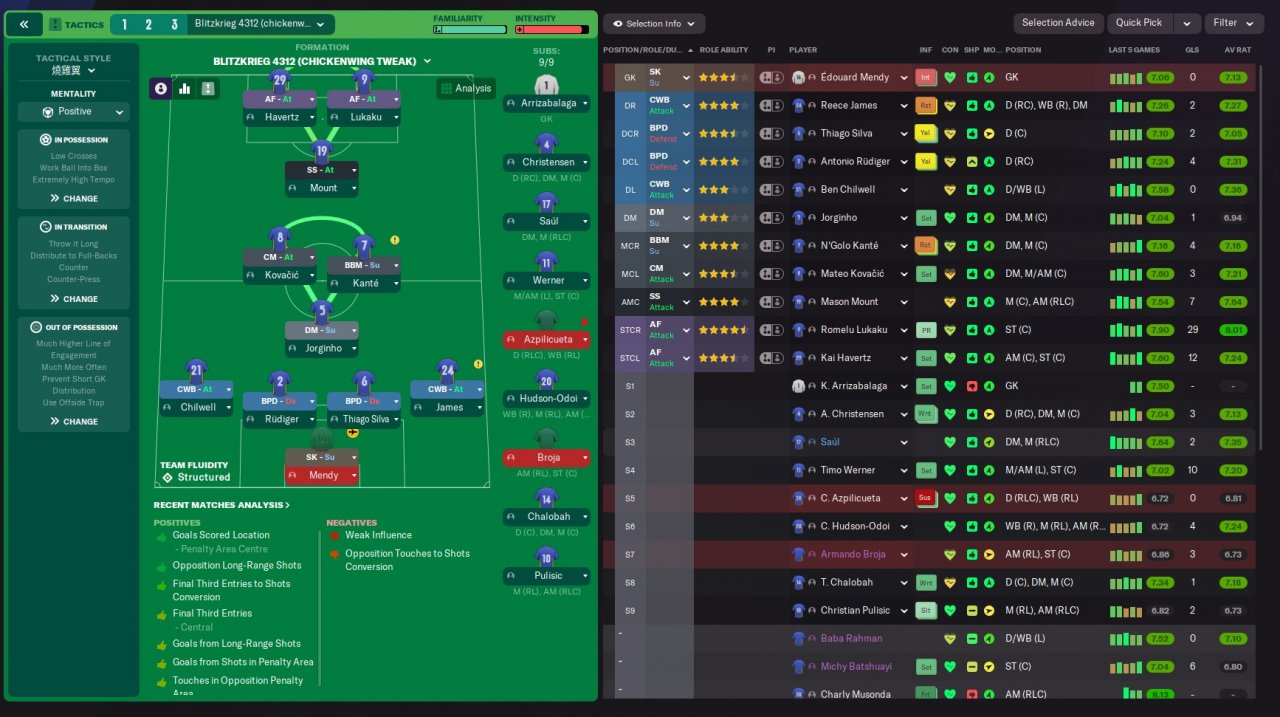Viewport: 1280px width, 717px height.
Task: Change the Out of Possession instructions
Action: tap(74, 421)
